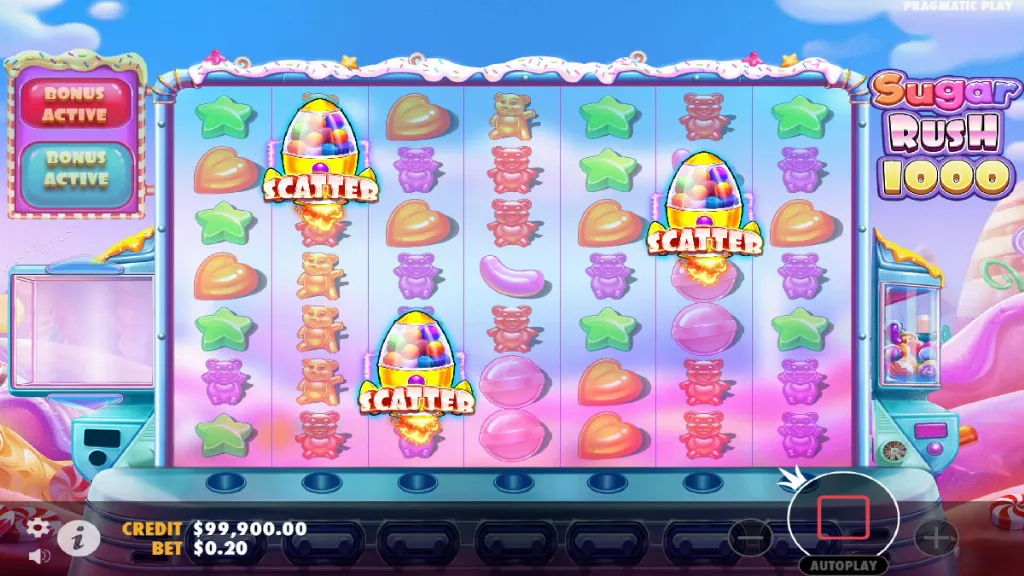The width and height of the screenshot is (1024, 576).
Task: Decrease the bet with the minus button
Action: (x=751, y=539)
